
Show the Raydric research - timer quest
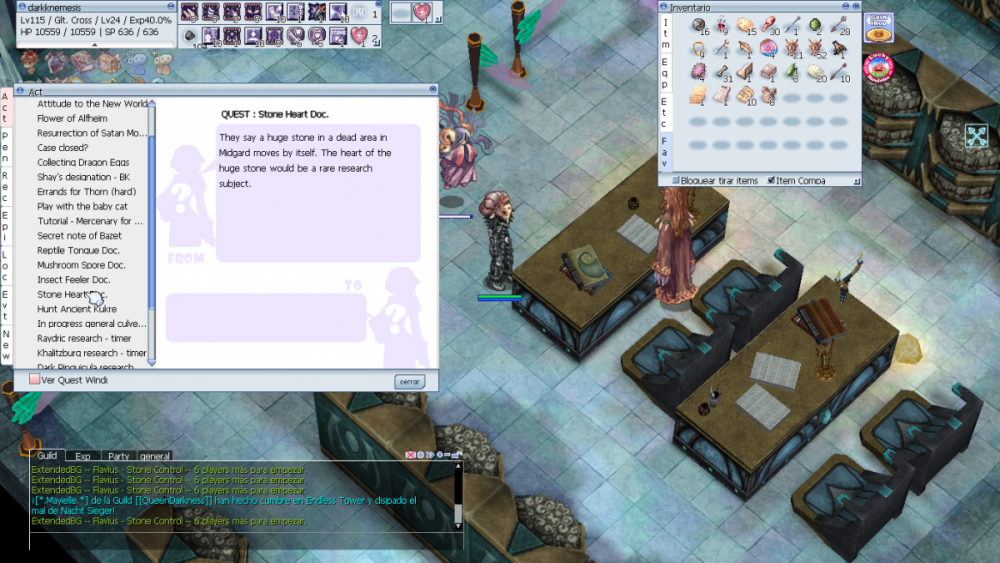84,338
